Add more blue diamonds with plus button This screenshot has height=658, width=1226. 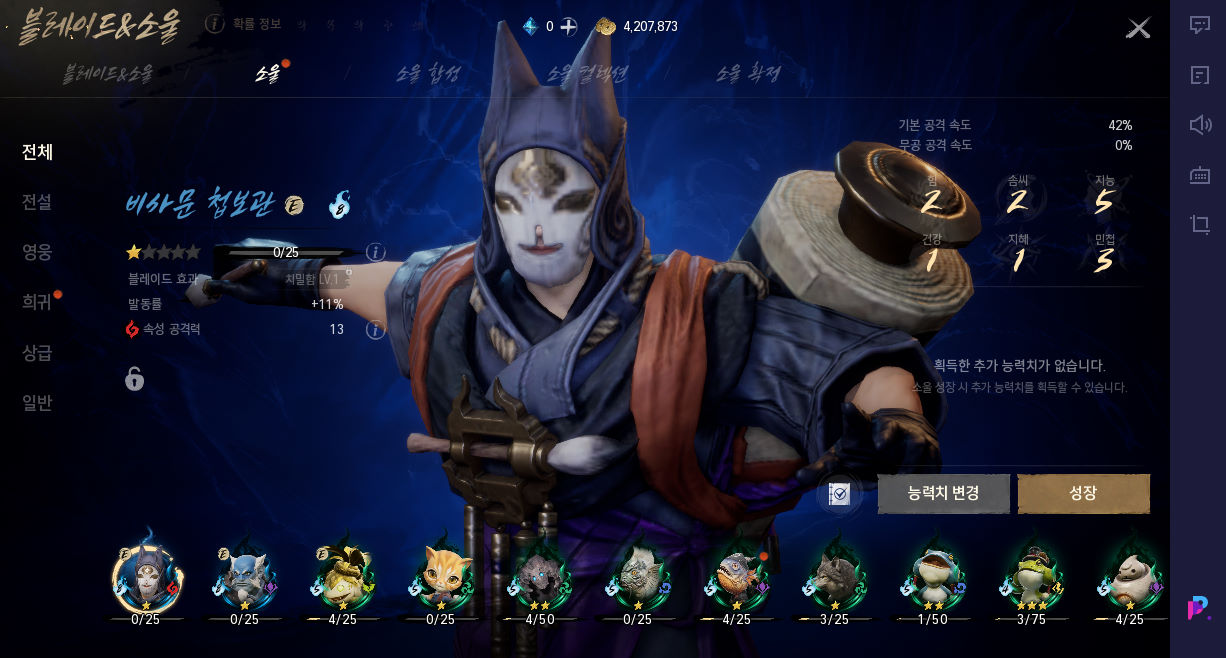(568, 26)
